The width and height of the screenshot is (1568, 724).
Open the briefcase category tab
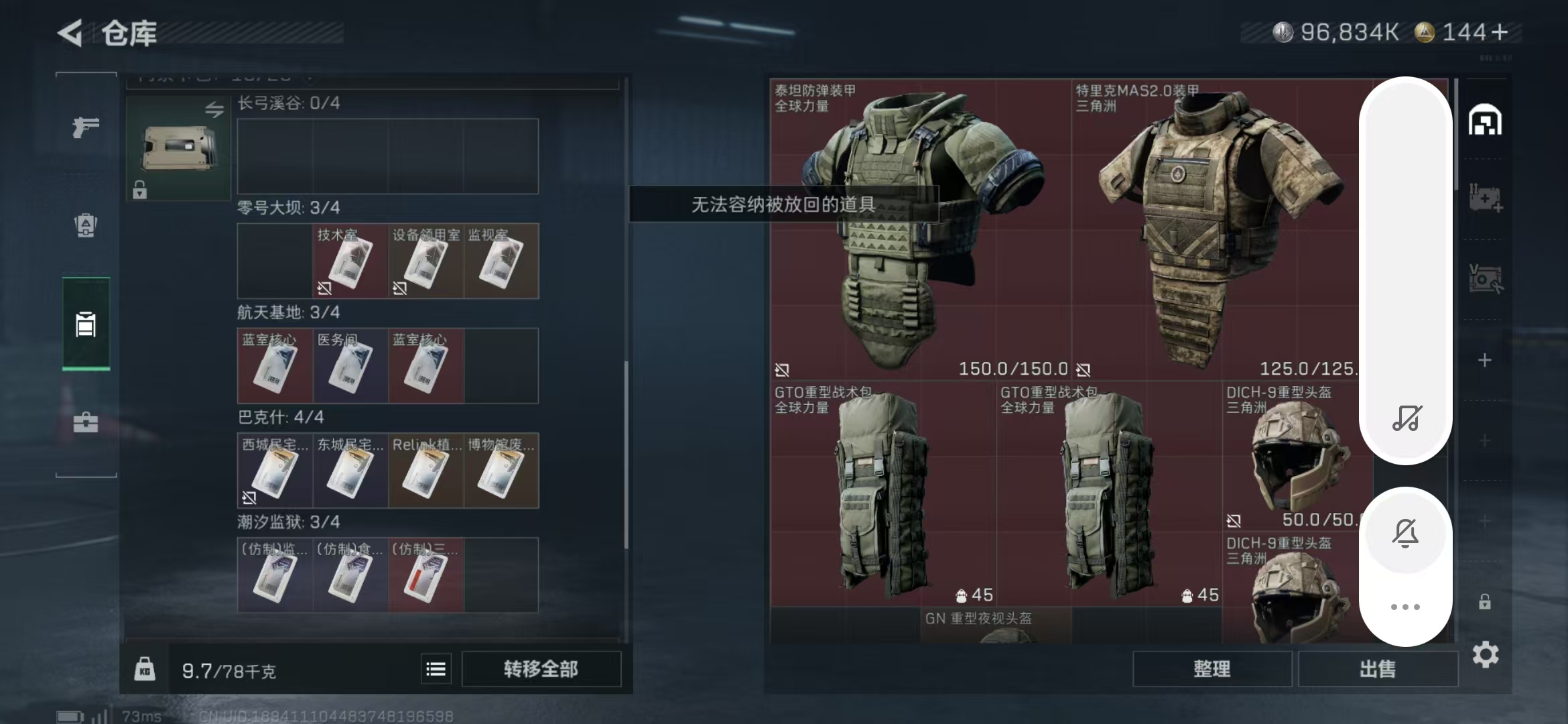(x=86, y=422)
